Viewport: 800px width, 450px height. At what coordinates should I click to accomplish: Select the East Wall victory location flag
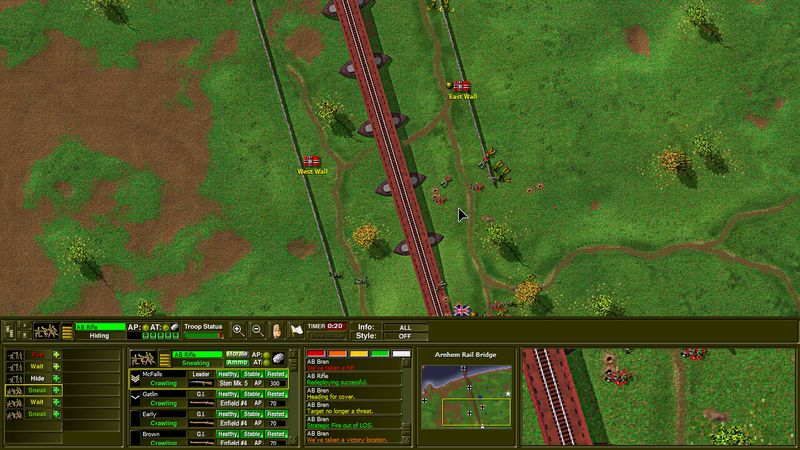pos(462,86)
